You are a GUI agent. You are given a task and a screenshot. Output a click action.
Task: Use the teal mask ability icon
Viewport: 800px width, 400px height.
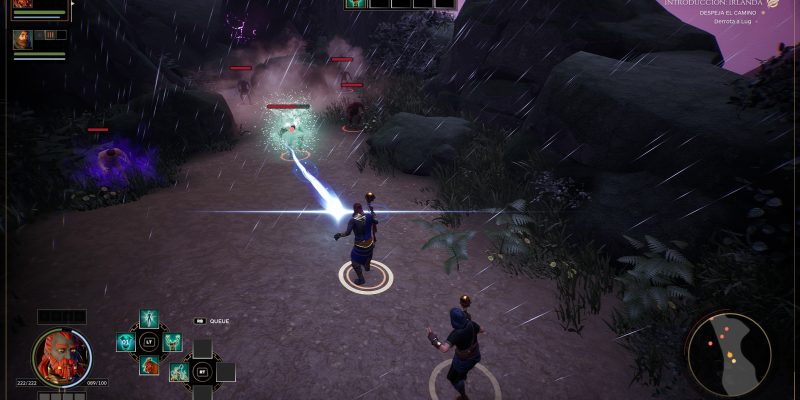click(126, 343)
